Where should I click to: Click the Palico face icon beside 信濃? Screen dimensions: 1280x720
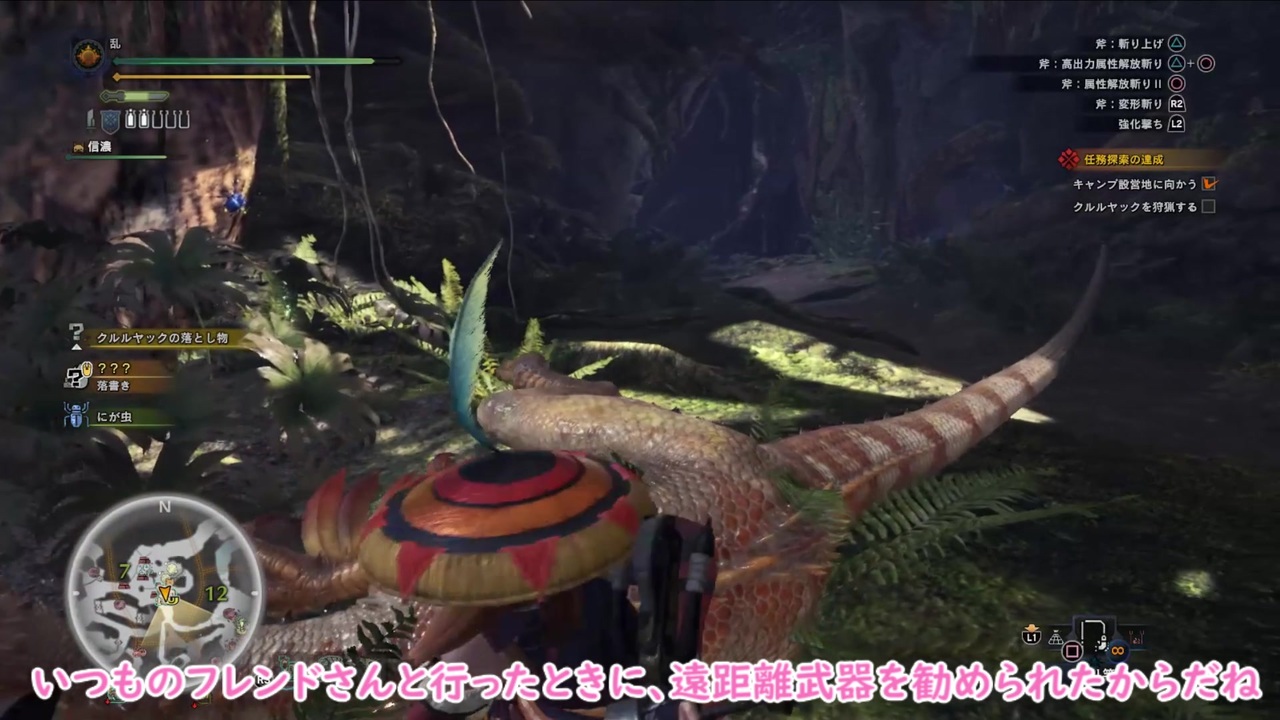click(78, 146)
